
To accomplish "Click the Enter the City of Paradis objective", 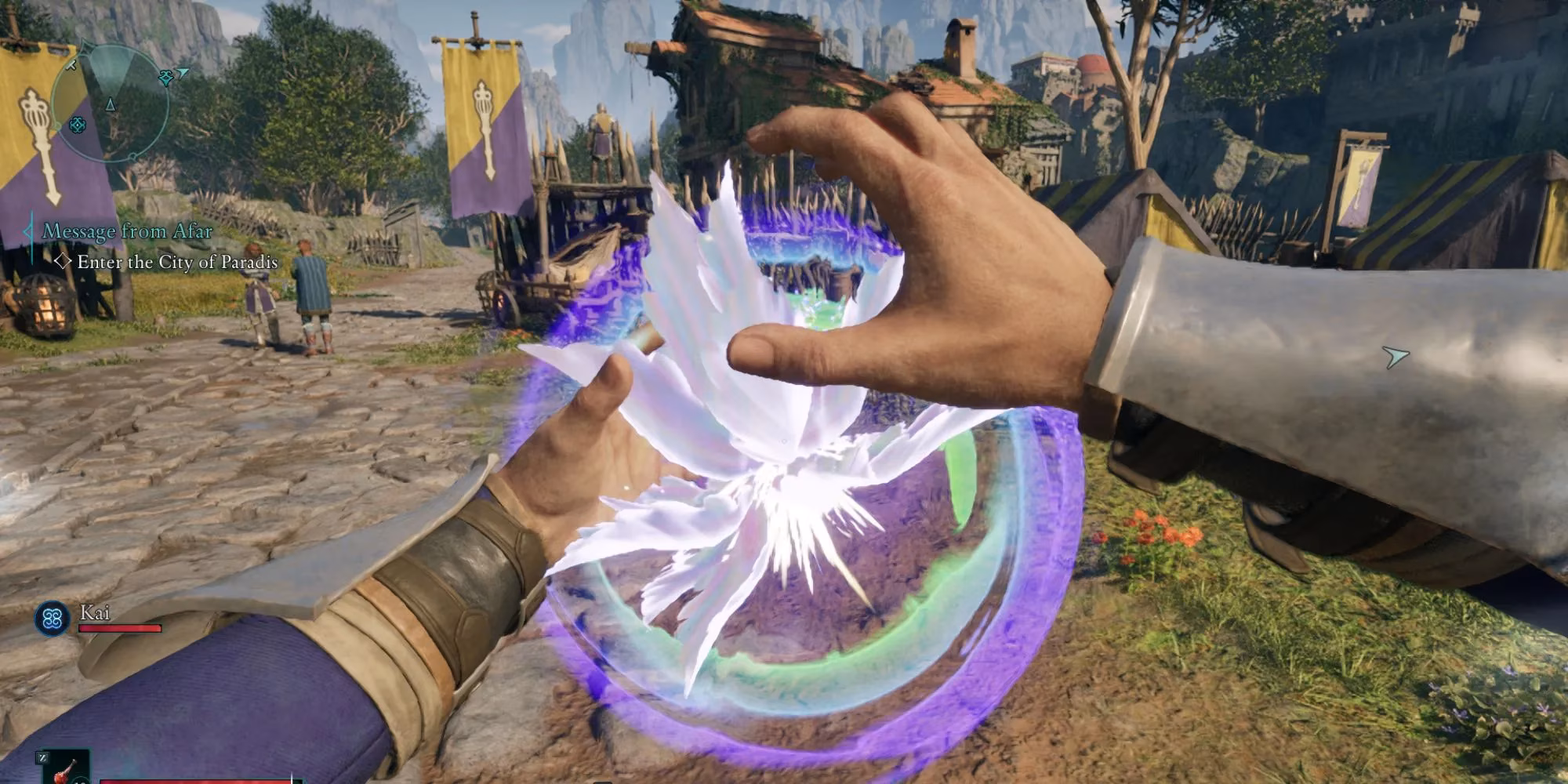I will point(176,263).
